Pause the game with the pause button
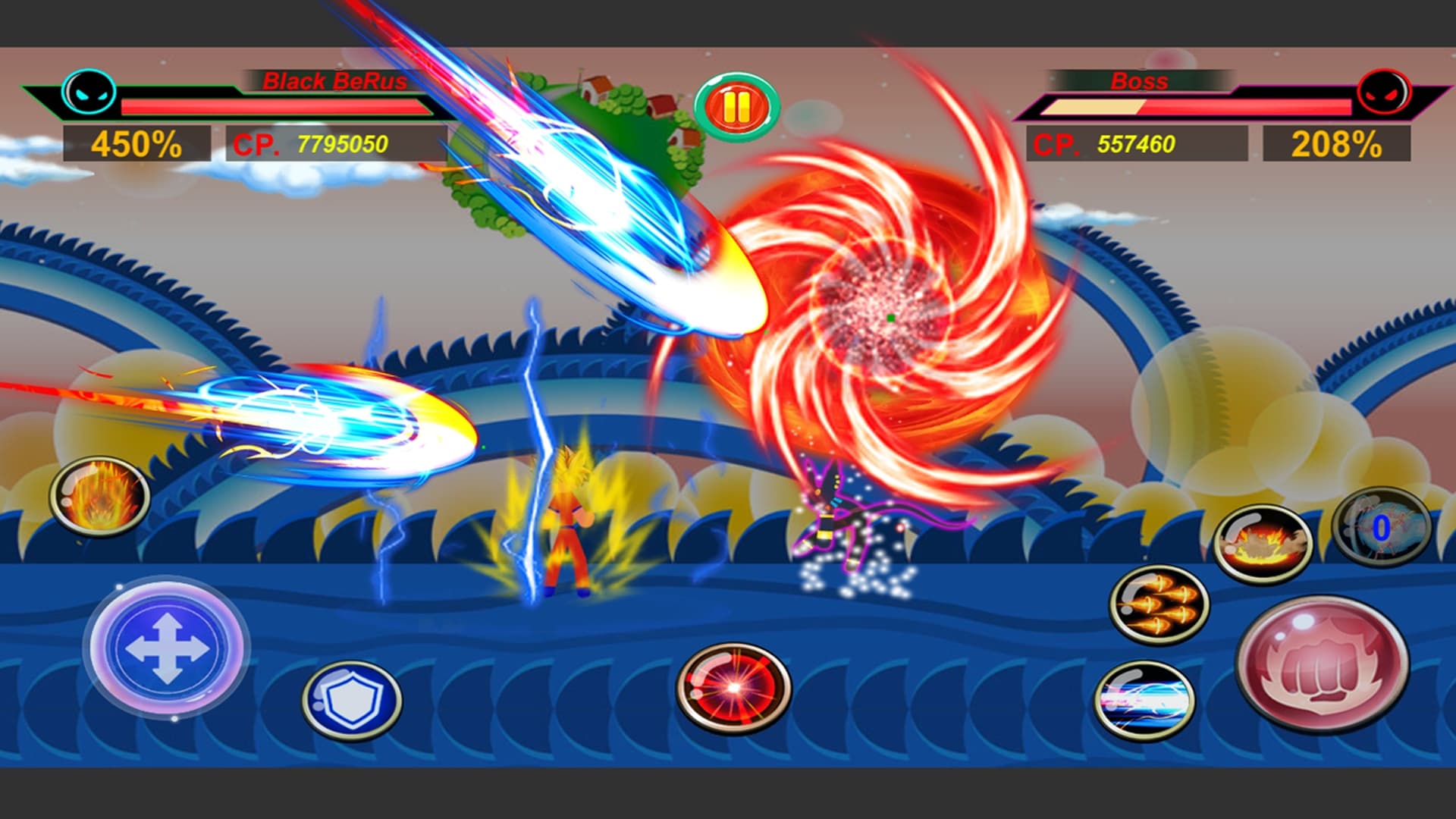 coord(736,108)
